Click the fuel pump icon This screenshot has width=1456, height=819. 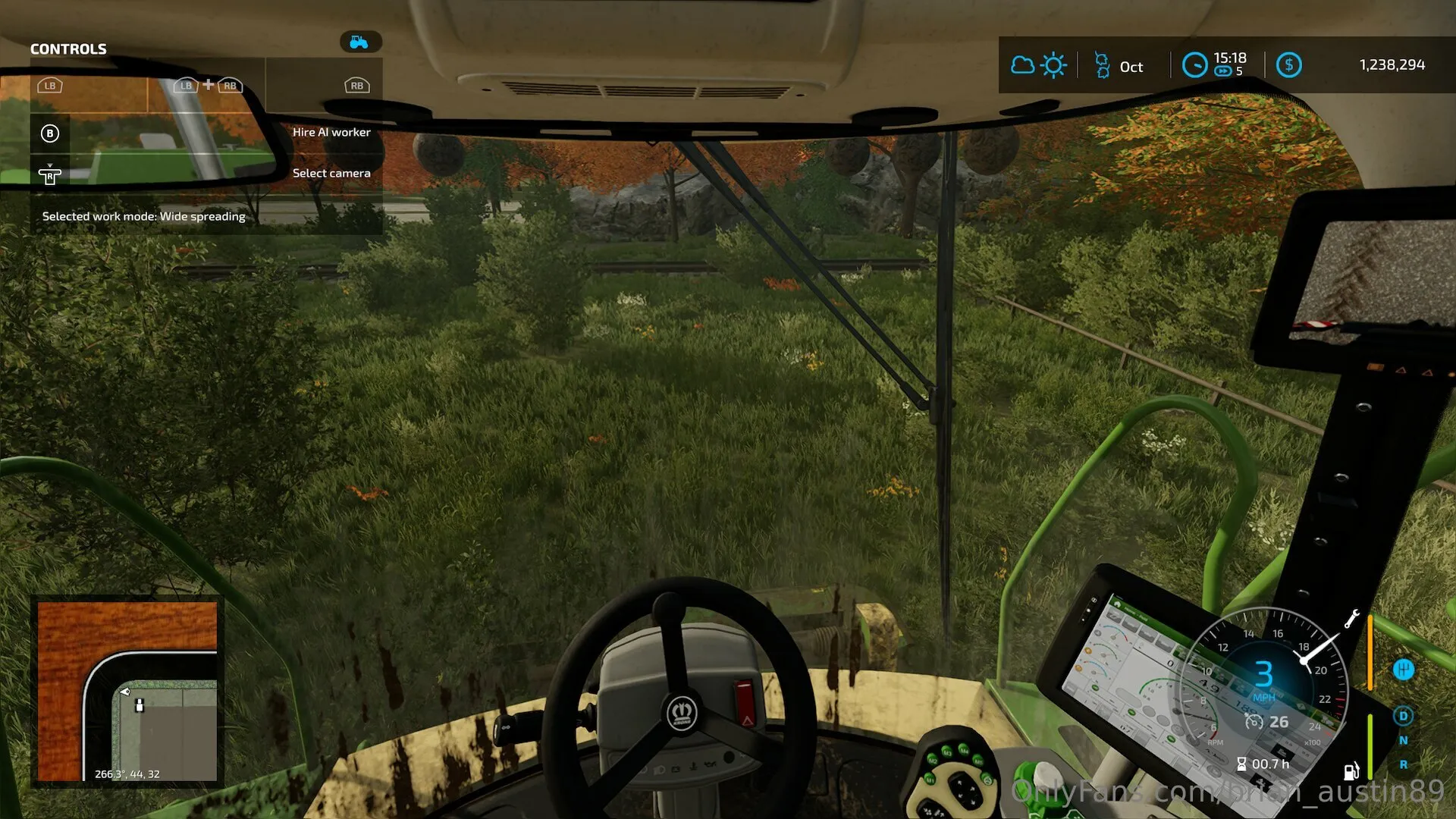tap(1351, 771)
